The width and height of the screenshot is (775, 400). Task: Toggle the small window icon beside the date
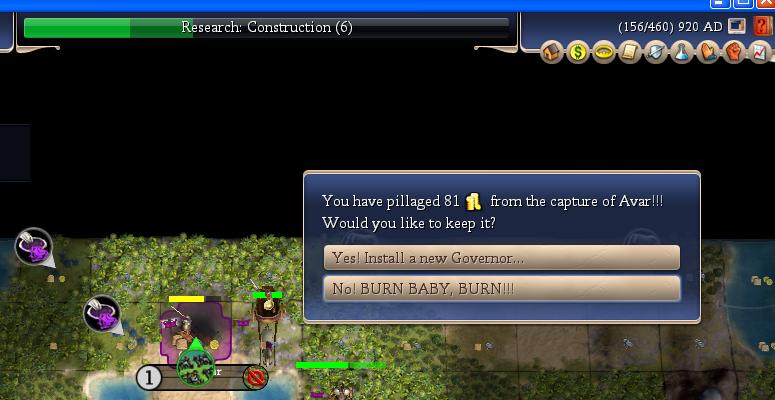click(x=737, y=27)
